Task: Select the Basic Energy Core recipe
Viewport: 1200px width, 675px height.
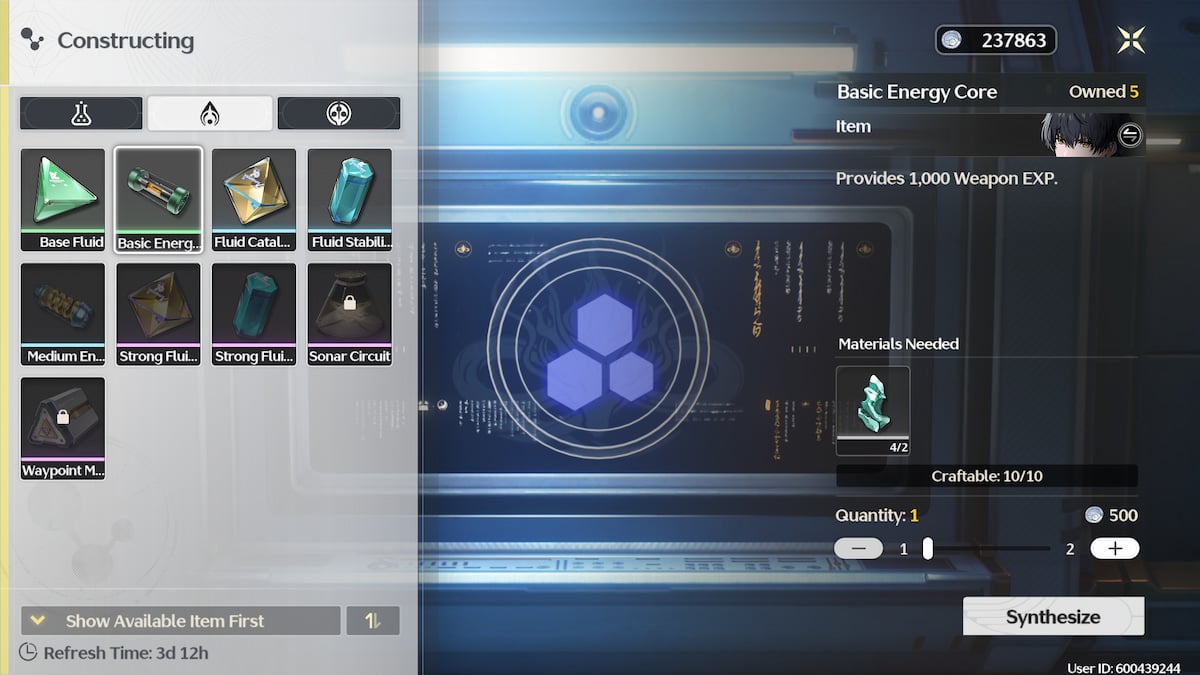Action: (x=158, y=199)
